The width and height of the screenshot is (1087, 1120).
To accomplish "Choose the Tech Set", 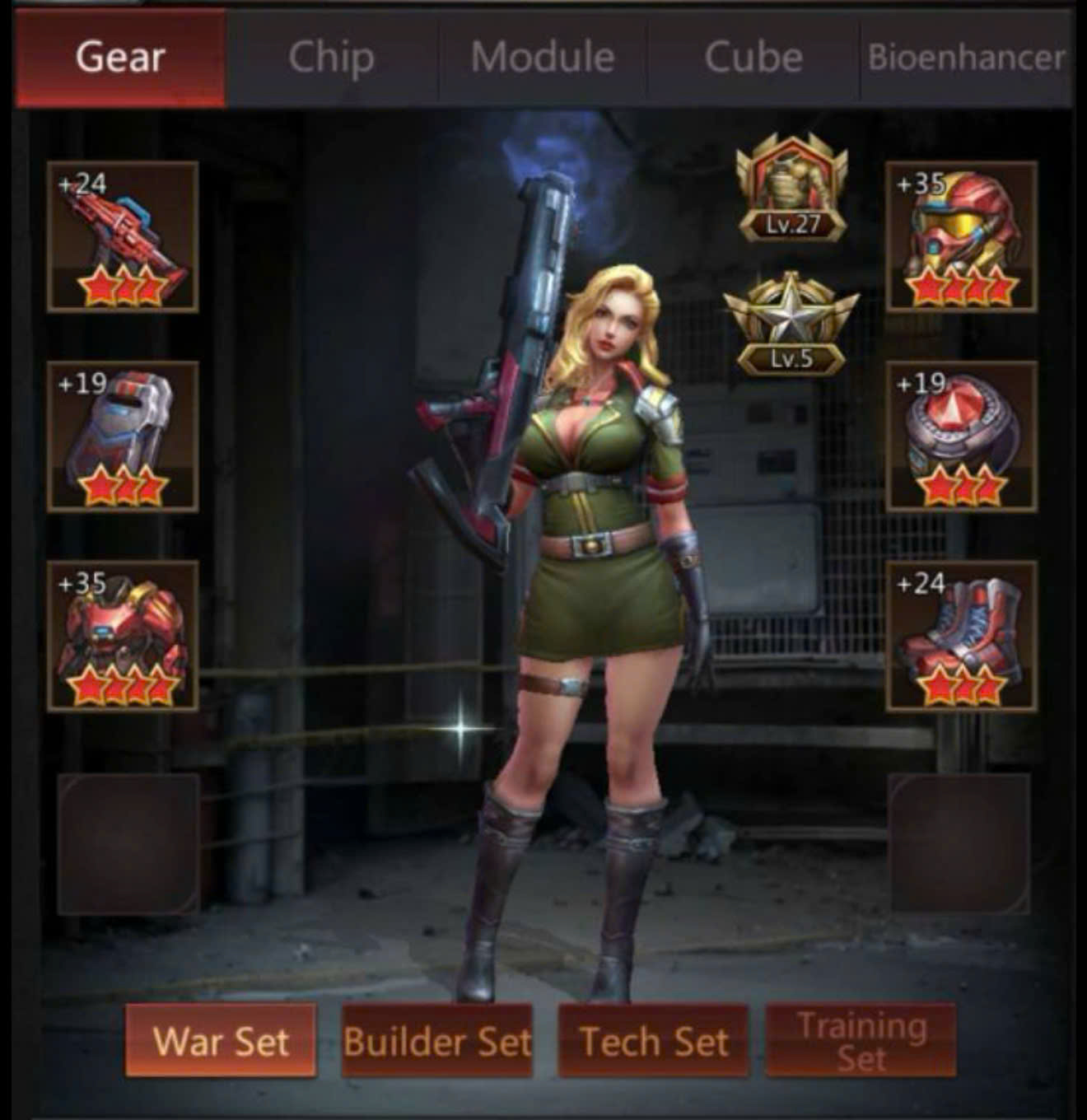I will pos(654,1041).
